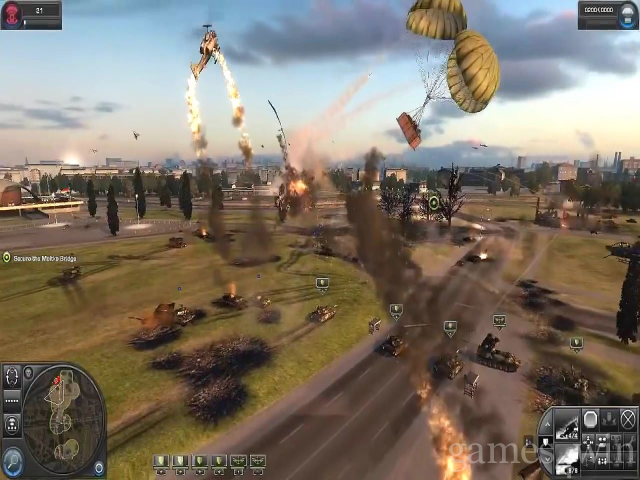The height and width of the screenshot is (480, 640).
Task: Select the last winged unit group icon
Action: pos(258,461)
